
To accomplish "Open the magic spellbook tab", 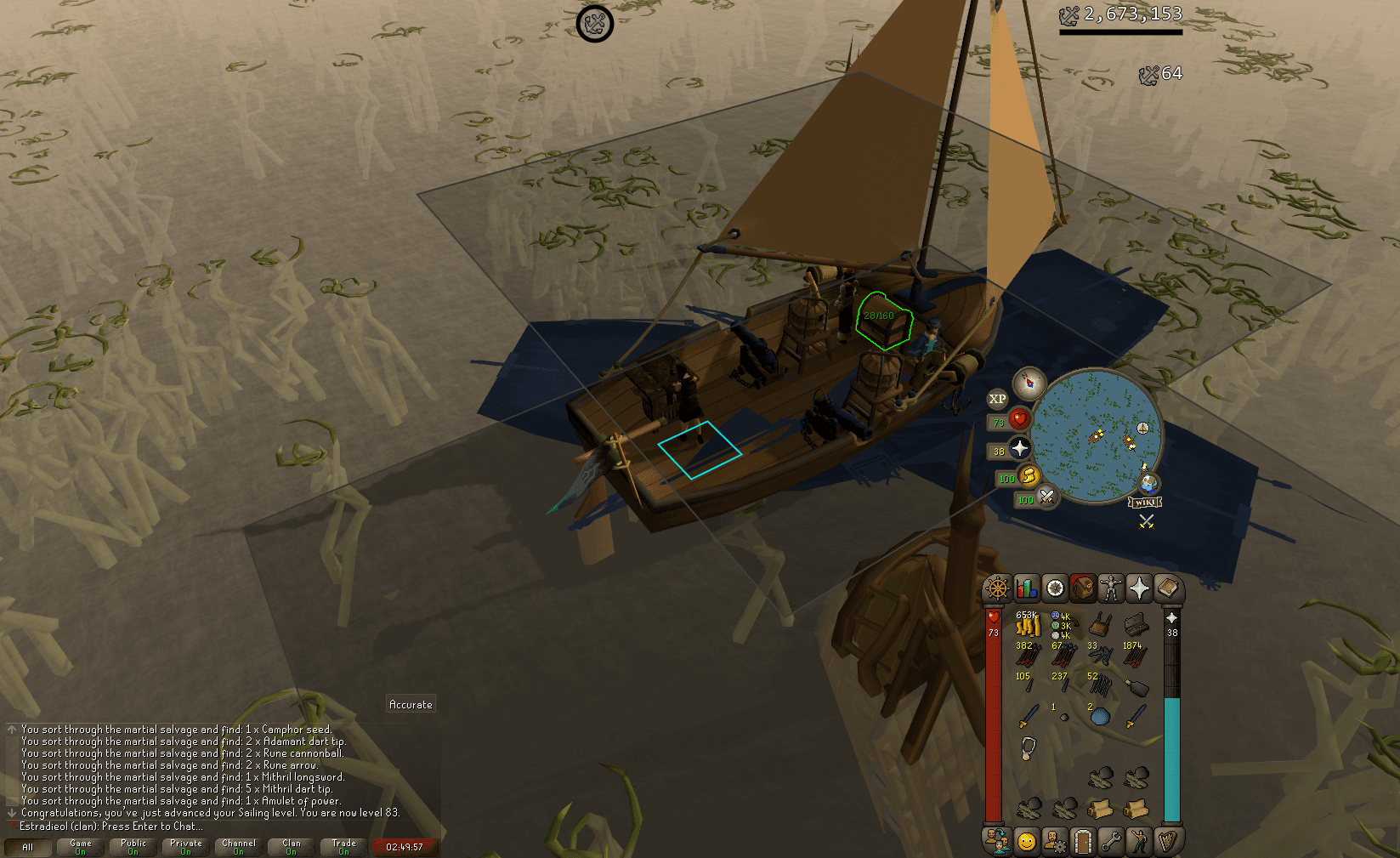I will pos(1167,587).
